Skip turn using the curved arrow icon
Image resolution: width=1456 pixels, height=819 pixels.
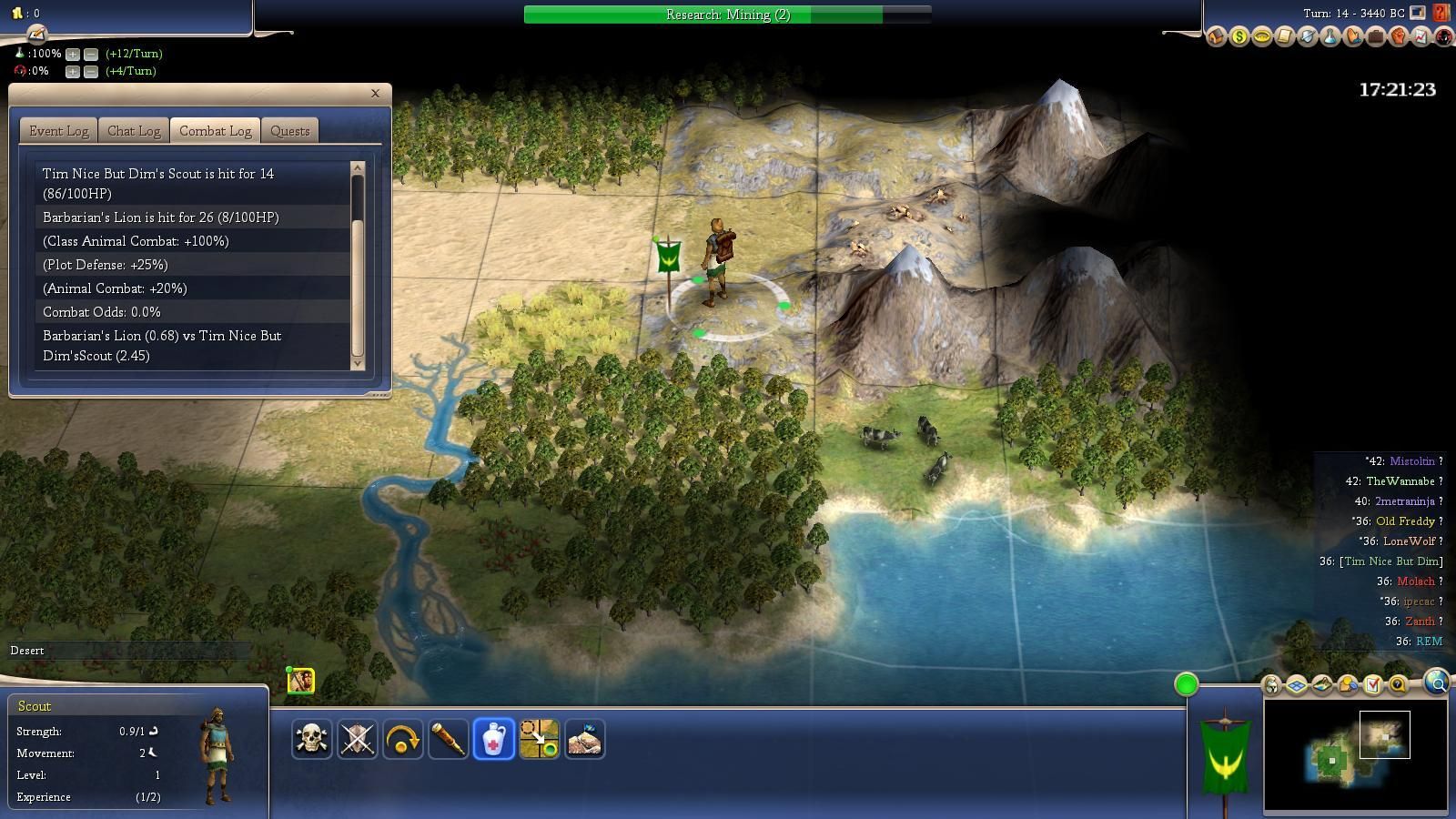(402, 738)
